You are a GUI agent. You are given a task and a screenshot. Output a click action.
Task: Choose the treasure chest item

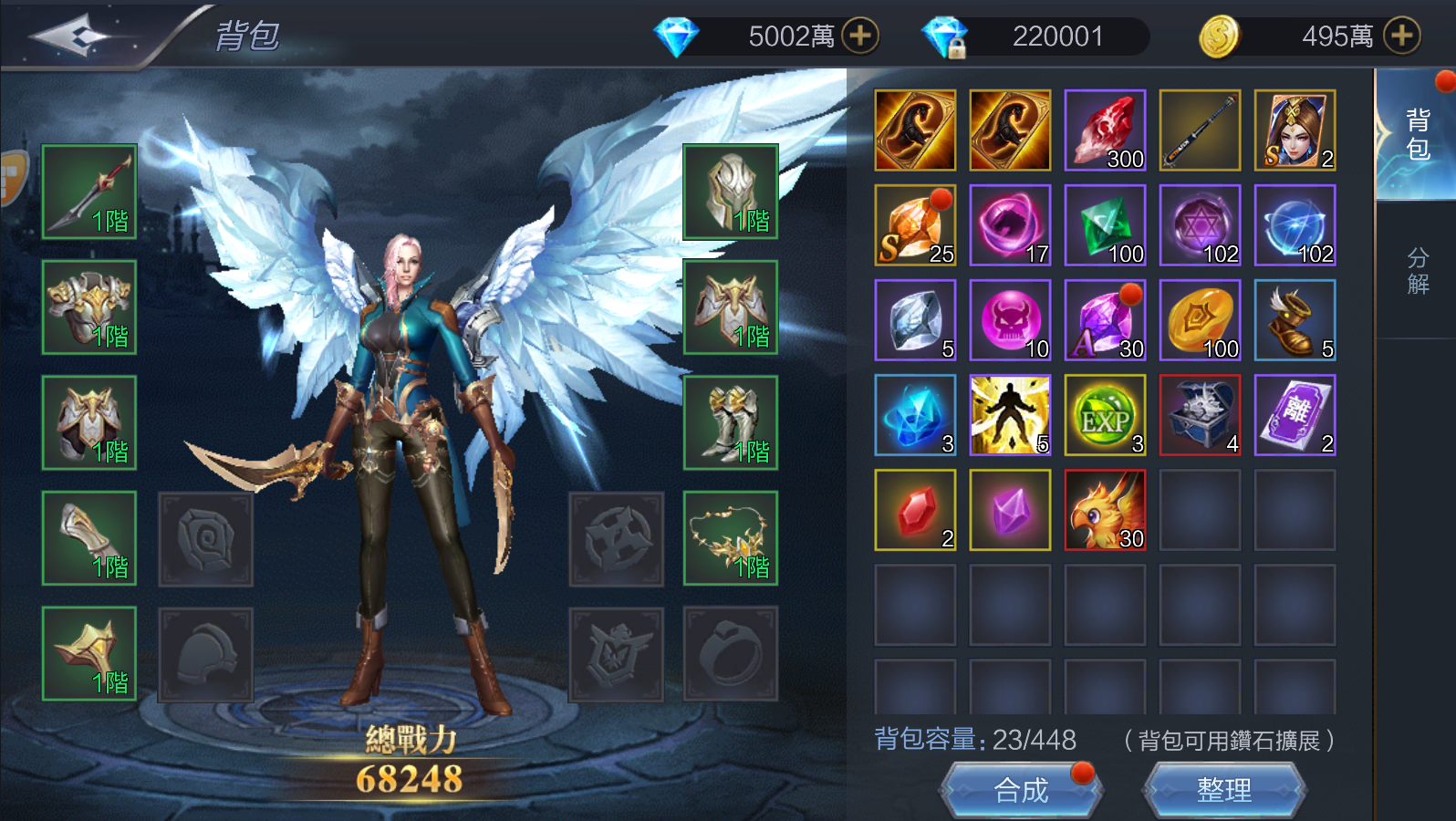click(1200, 415)
